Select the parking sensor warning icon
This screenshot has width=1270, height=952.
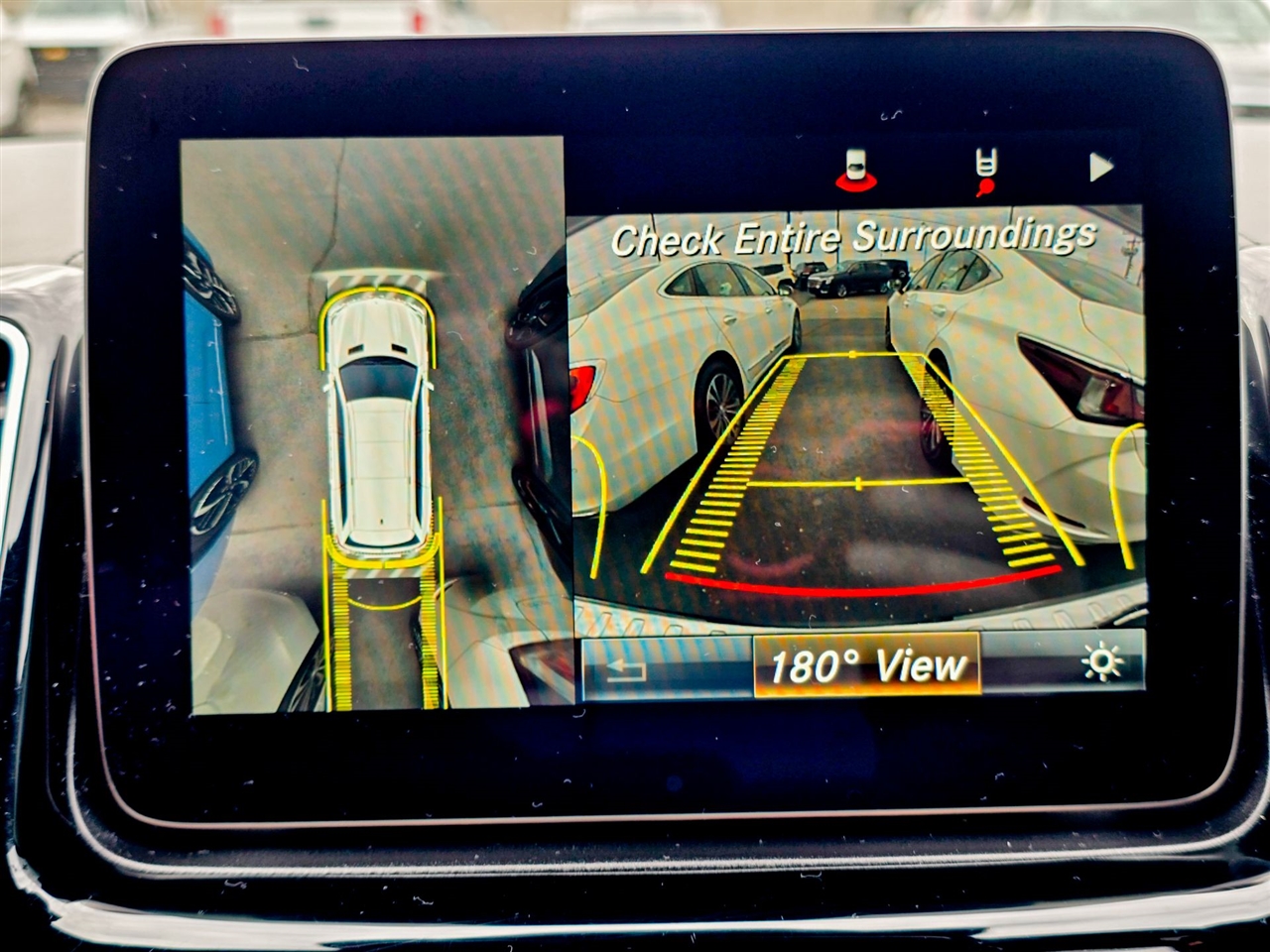(x=856, y=166)
